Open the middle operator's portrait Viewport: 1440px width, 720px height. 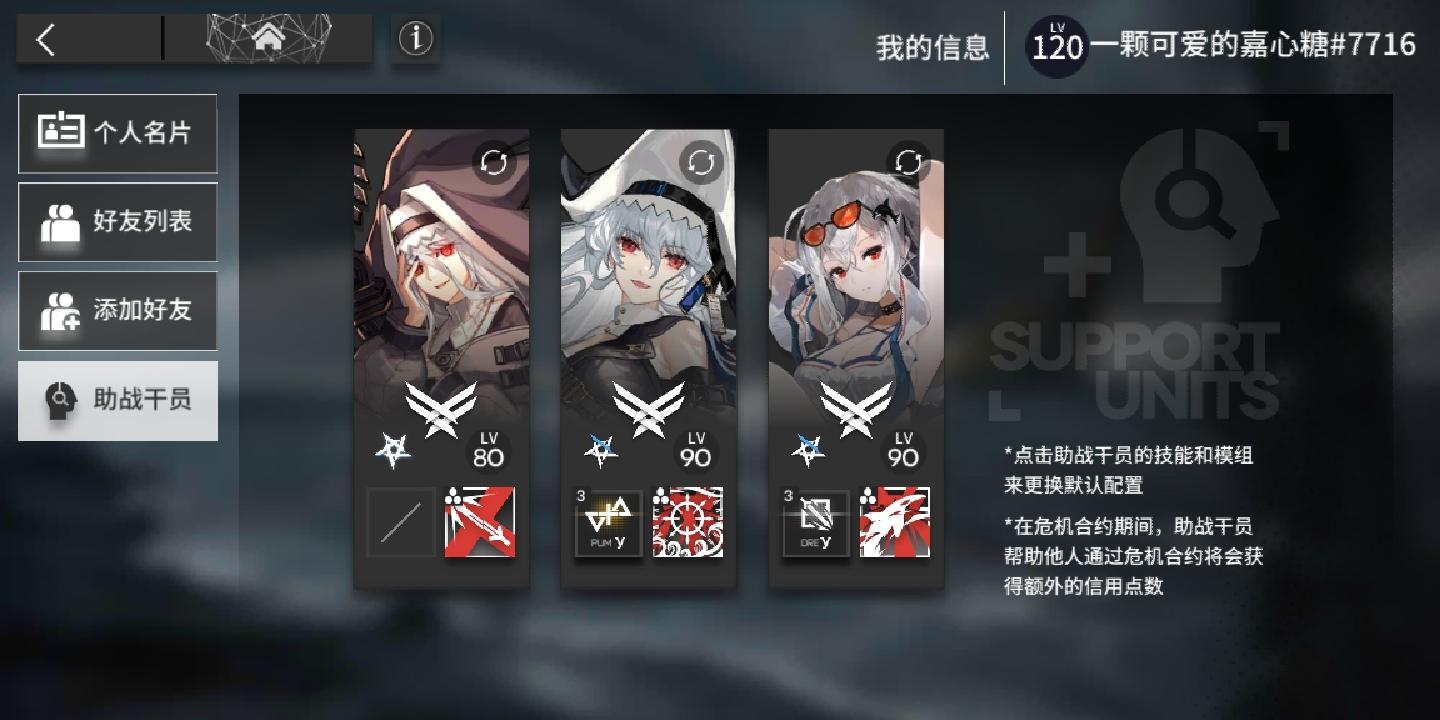(647, 270)
